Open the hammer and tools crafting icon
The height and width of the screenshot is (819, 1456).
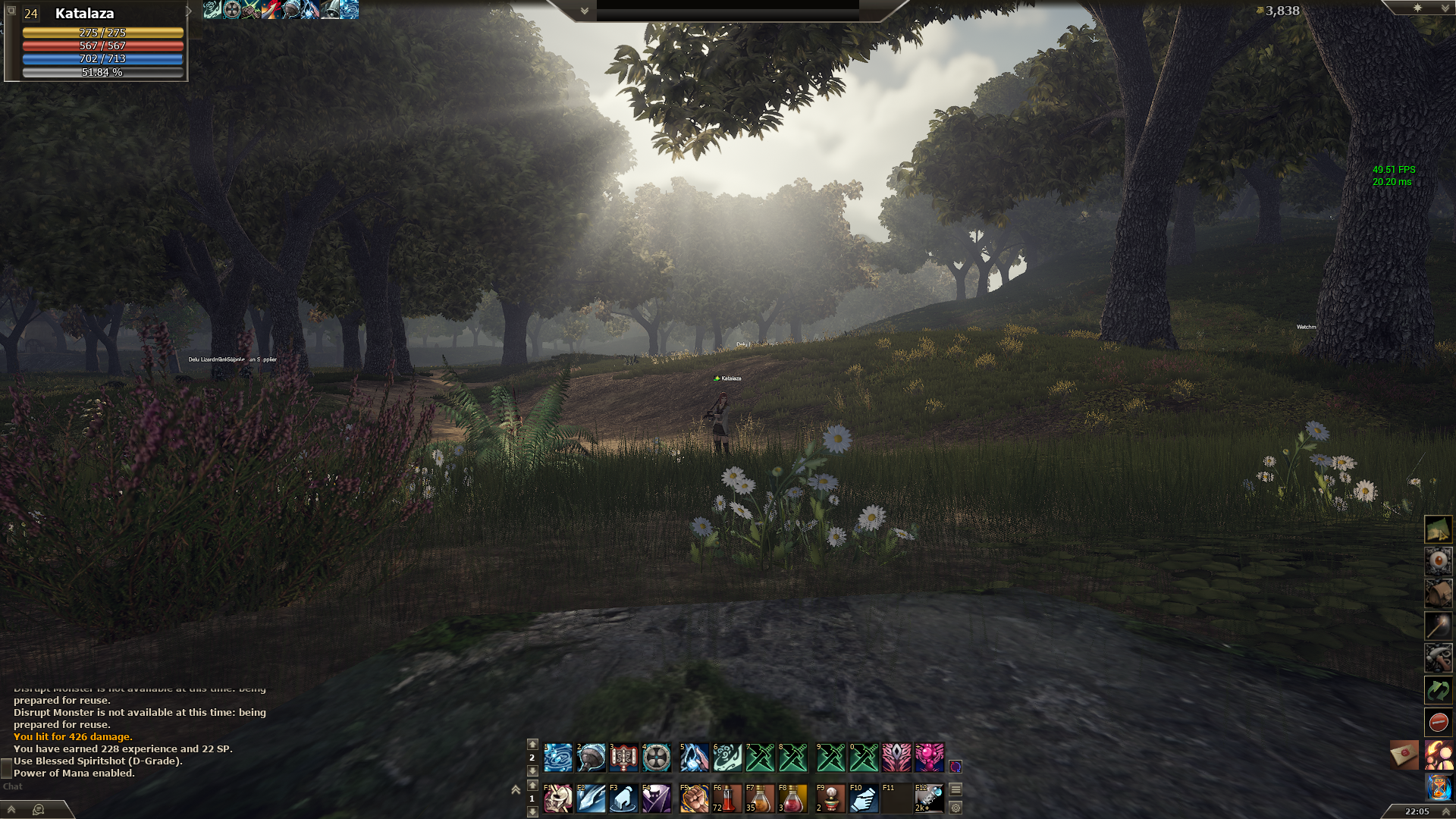[x=1438, y=657]
